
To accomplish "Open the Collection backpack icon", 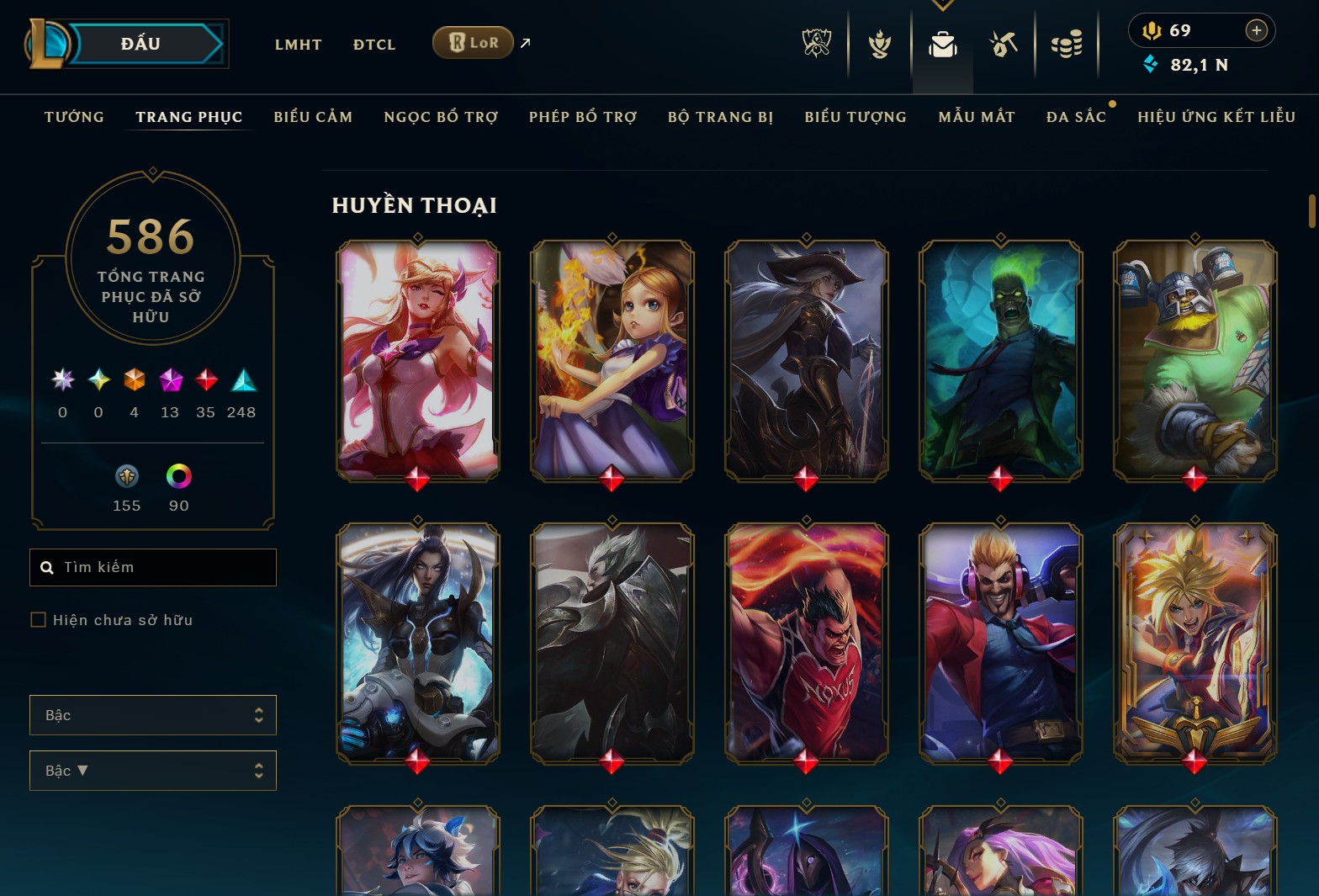I will (942, 47).
